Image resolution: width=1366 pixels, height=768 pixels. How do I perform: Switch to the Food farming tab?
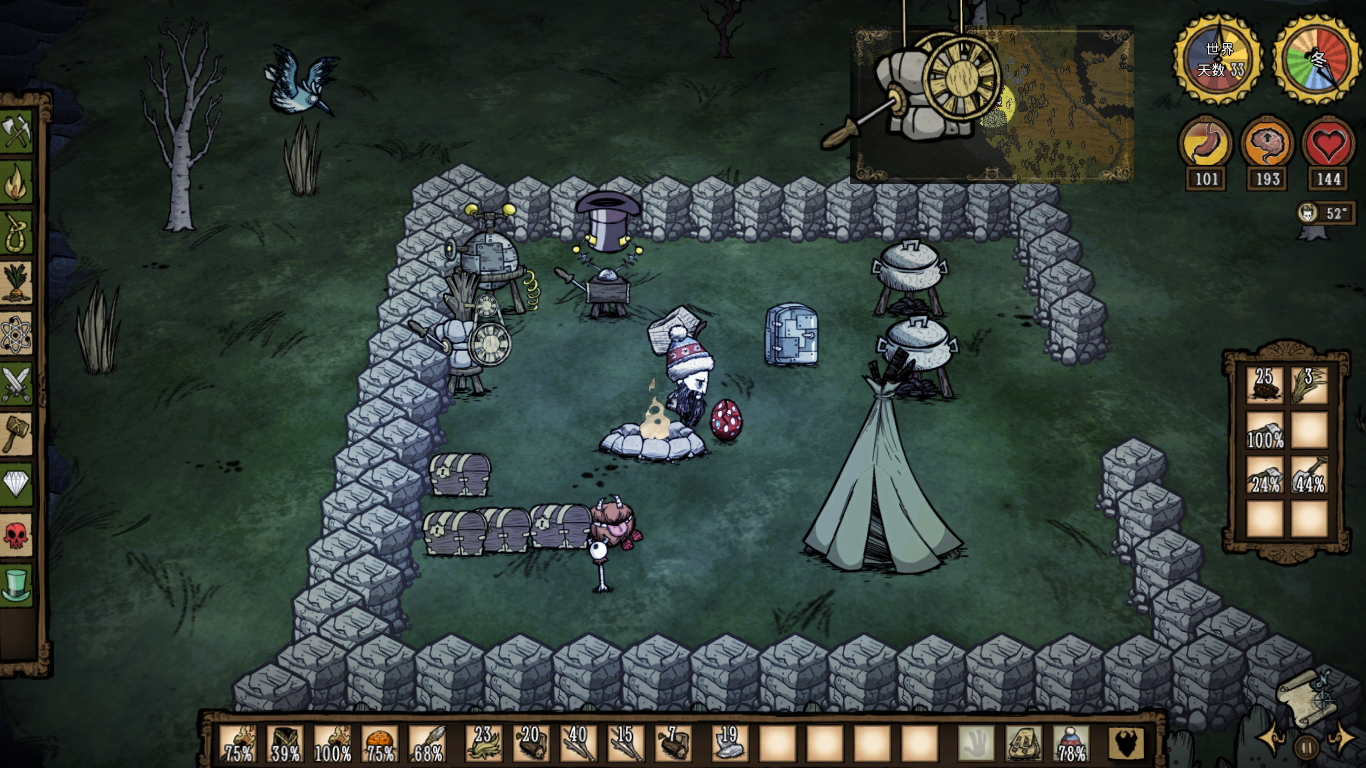click(x=17, y=283)
